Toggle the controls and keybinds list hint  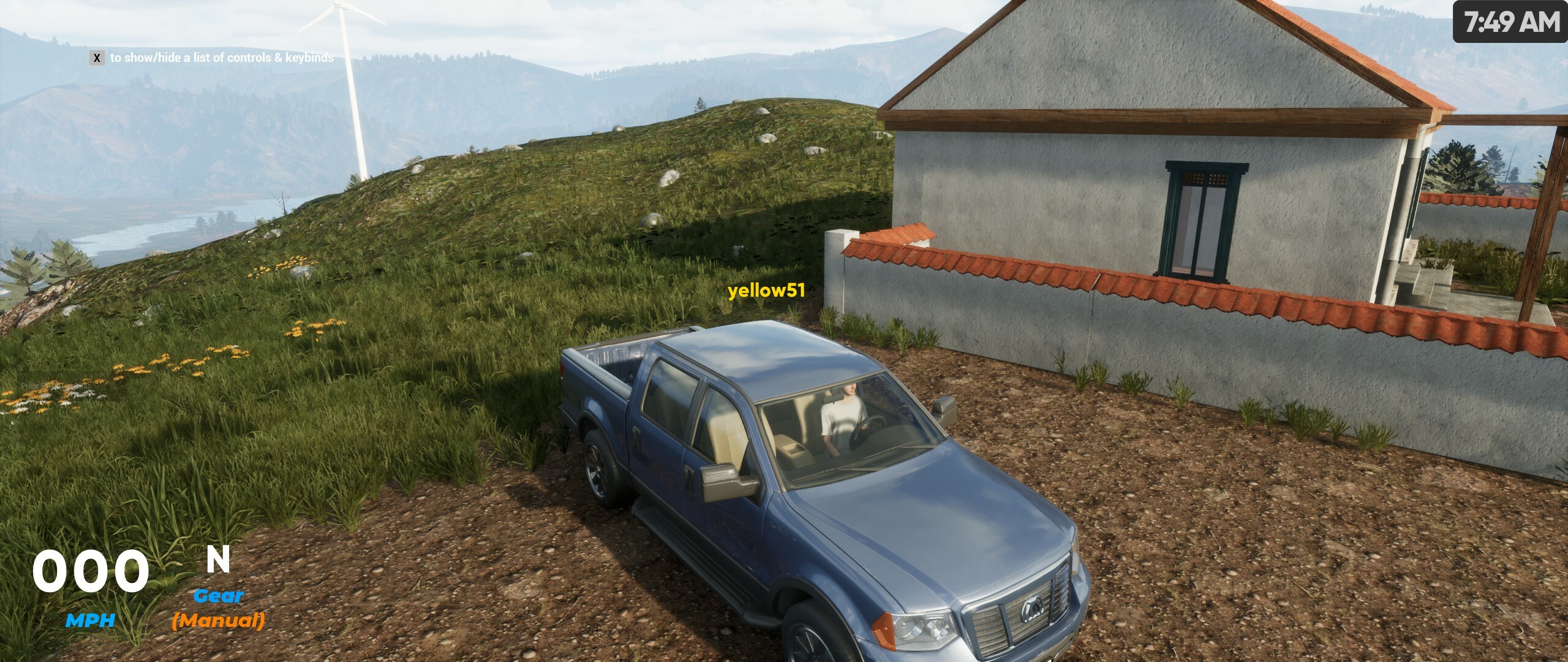pyautogui.click(x=96, y=59)
